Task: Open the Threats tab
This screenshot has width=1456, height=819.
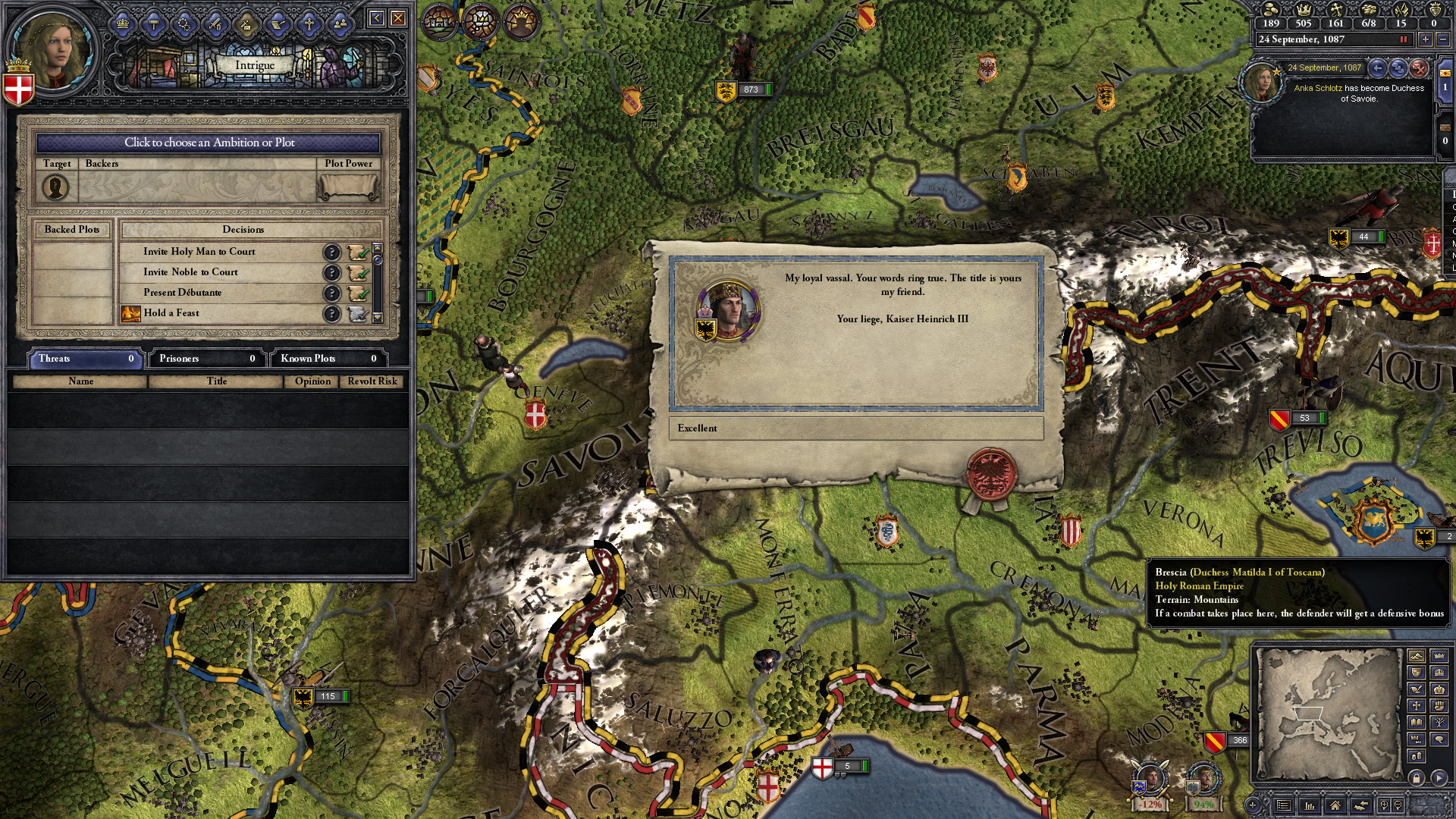Action: pyautogui.click(x=85, y=359)
